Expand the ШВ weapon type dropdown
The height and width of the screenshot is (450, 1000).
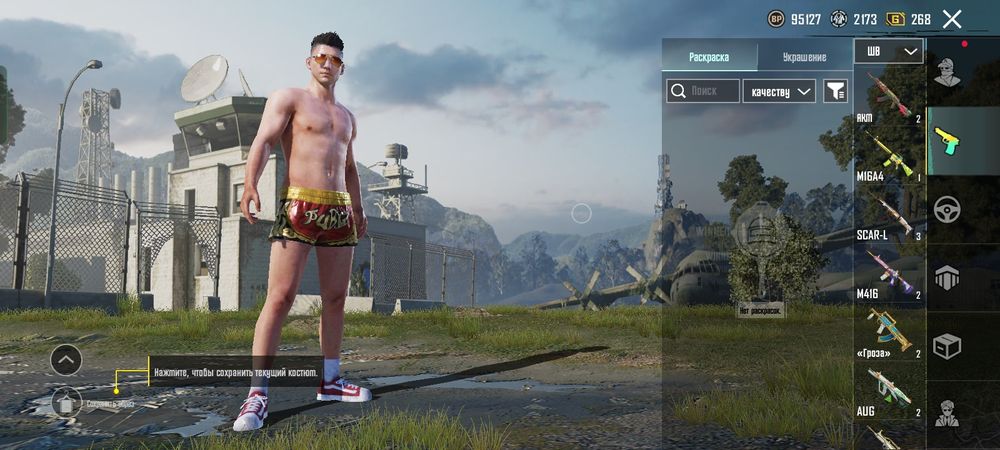[x=889, y=51]
